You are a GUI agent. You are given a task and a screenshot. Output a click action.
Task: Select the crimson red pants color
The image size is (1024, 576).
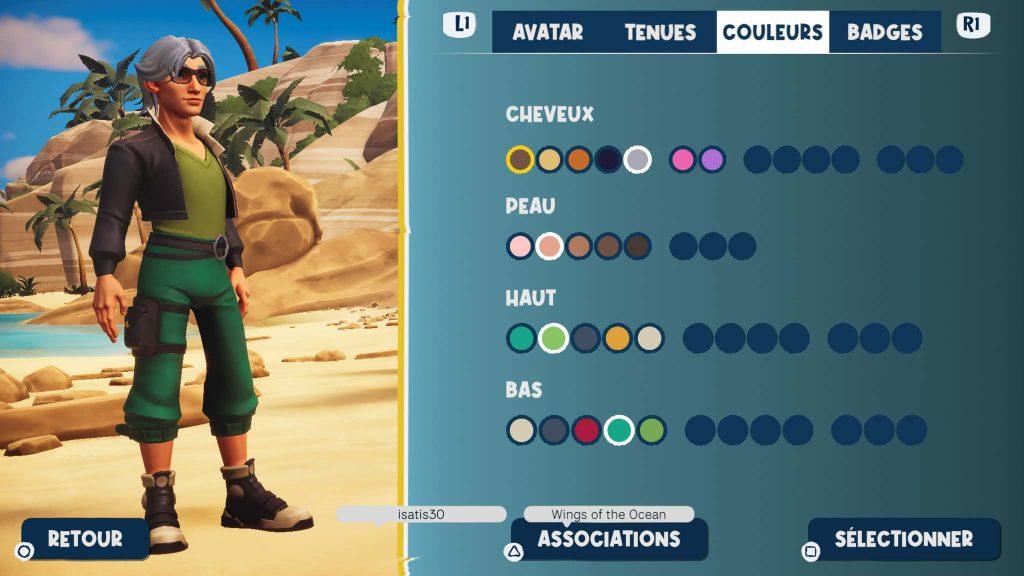click(x=587, y=430)
